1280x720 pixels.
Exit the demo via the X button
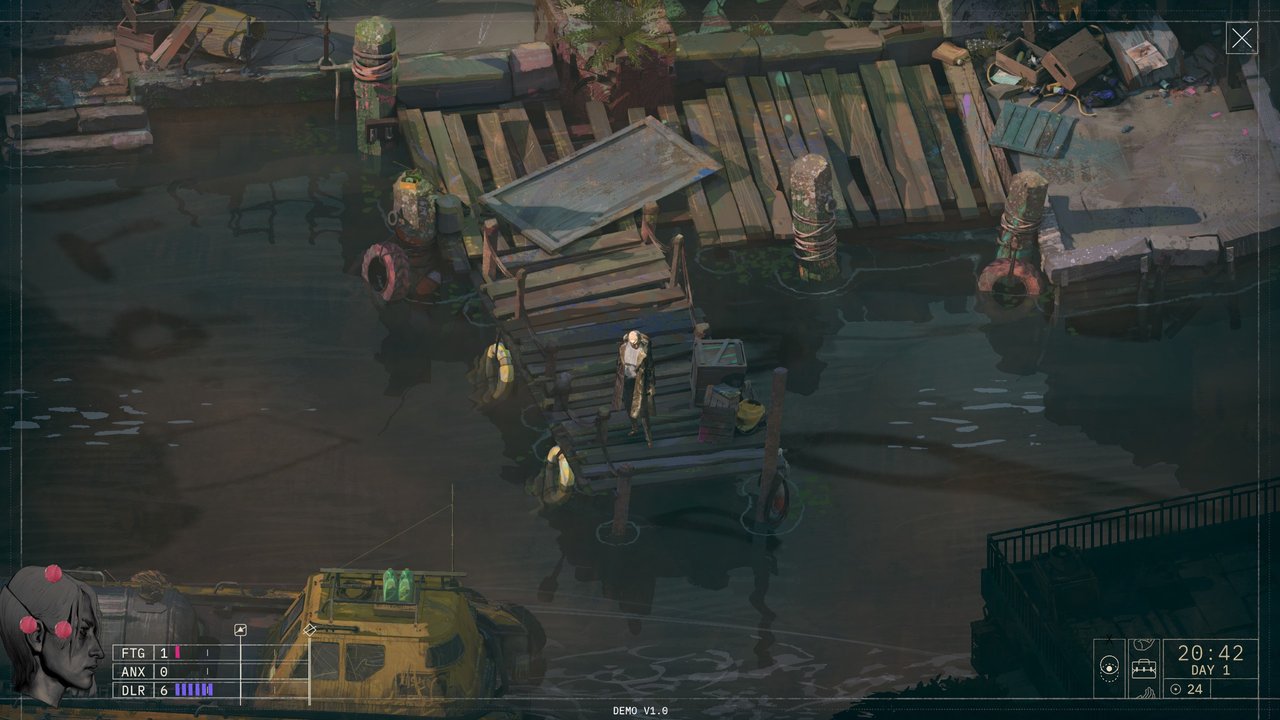[x=1242, y=38]
